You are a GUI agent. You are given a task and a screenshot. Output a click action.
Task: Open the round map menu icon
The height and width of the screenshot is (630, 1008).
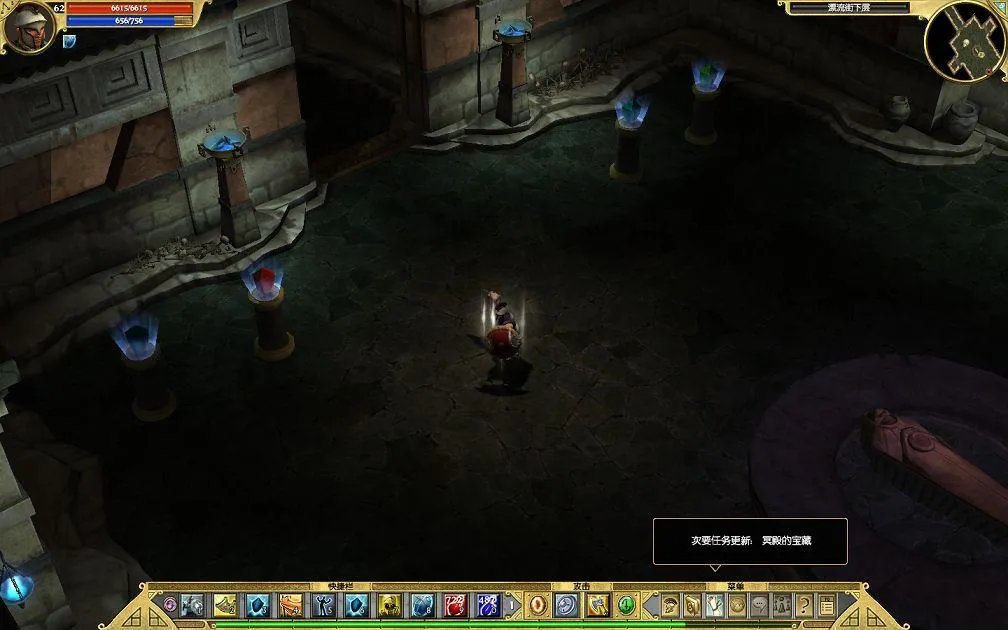click(x=738, y=605)
